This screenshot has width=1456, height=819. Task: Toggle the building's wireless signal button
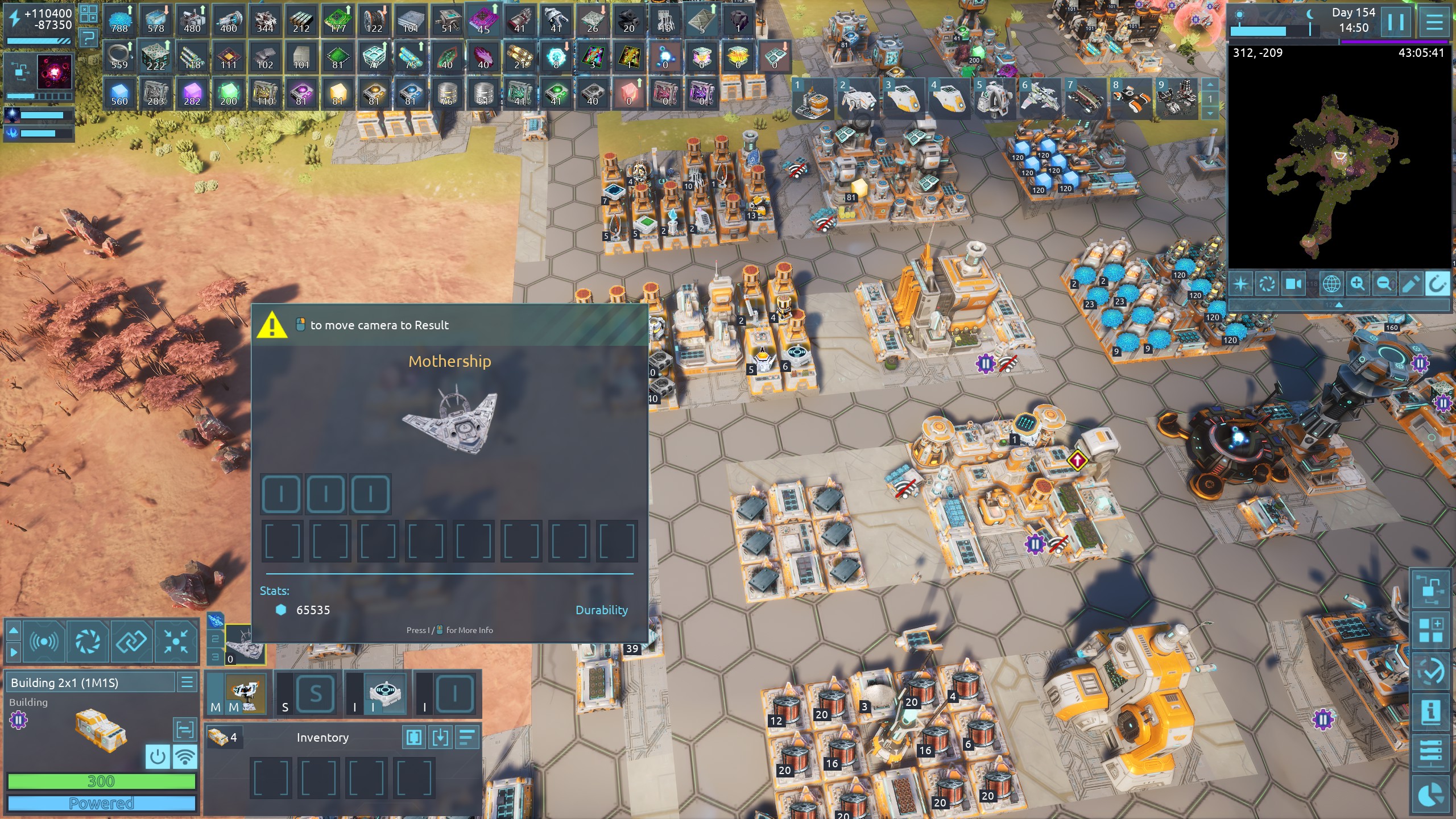185,756
